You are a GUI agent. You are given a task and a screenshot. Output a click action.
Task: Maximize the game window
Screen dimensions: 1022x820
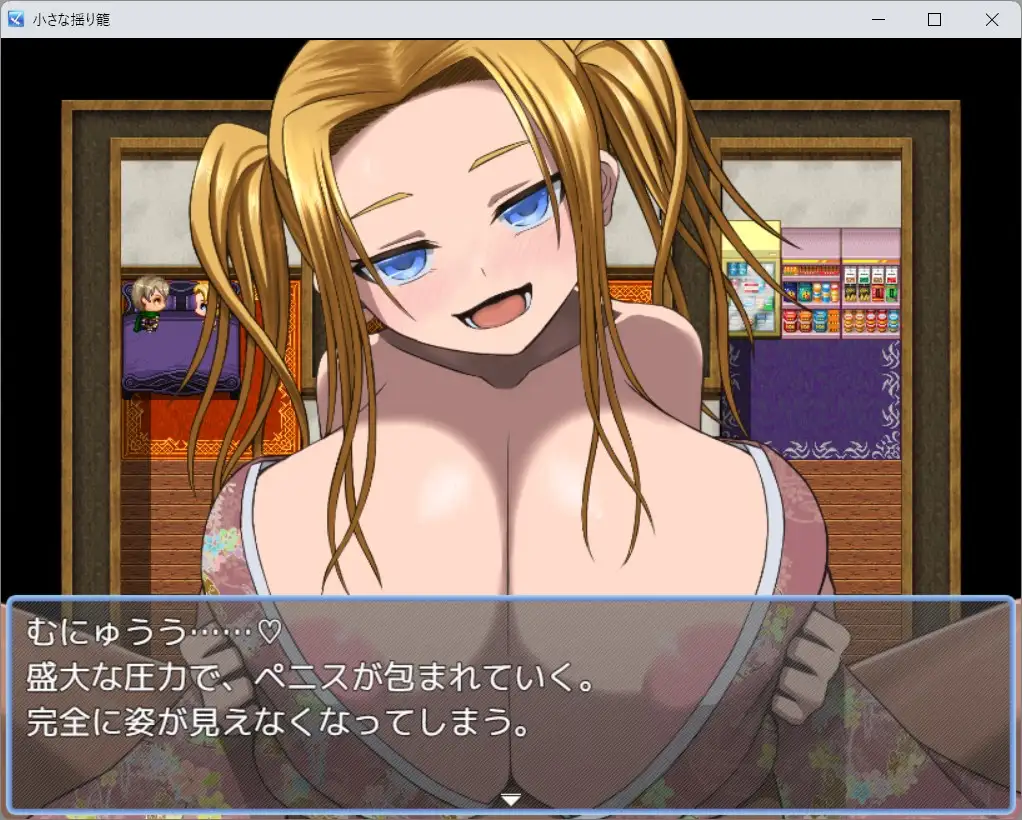(935, 19)
